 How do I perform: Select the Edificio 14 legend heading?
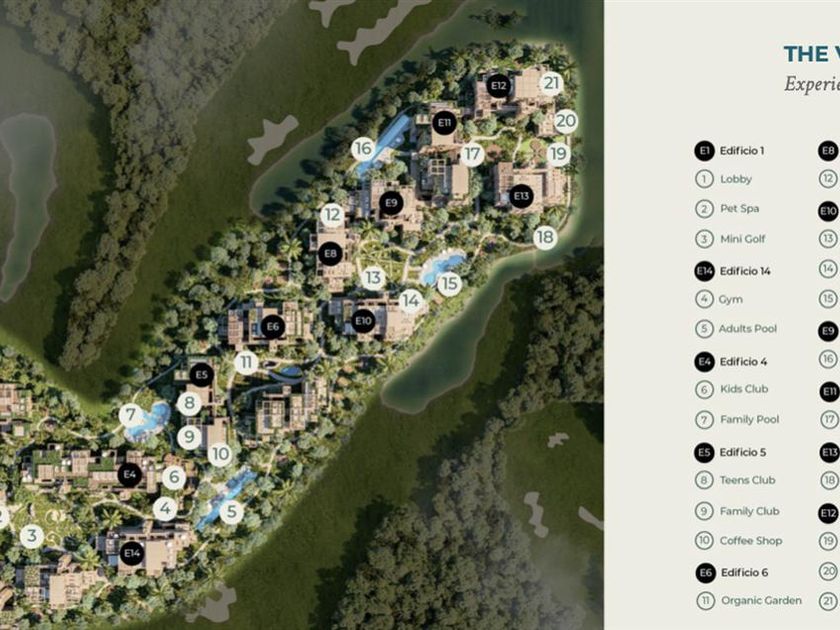[745, 270]
